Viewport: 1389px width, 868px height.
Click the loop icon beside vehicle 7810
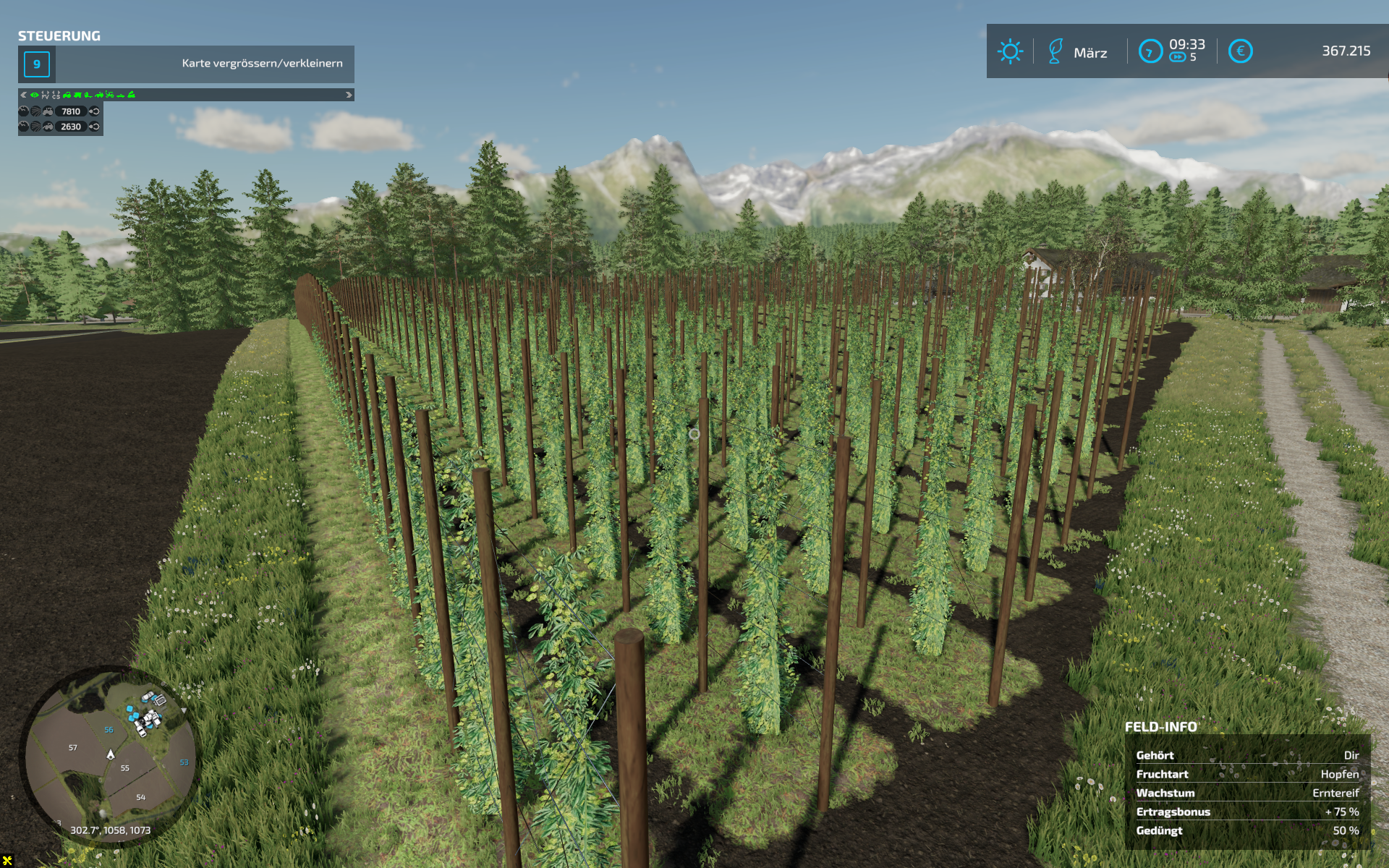94,111
